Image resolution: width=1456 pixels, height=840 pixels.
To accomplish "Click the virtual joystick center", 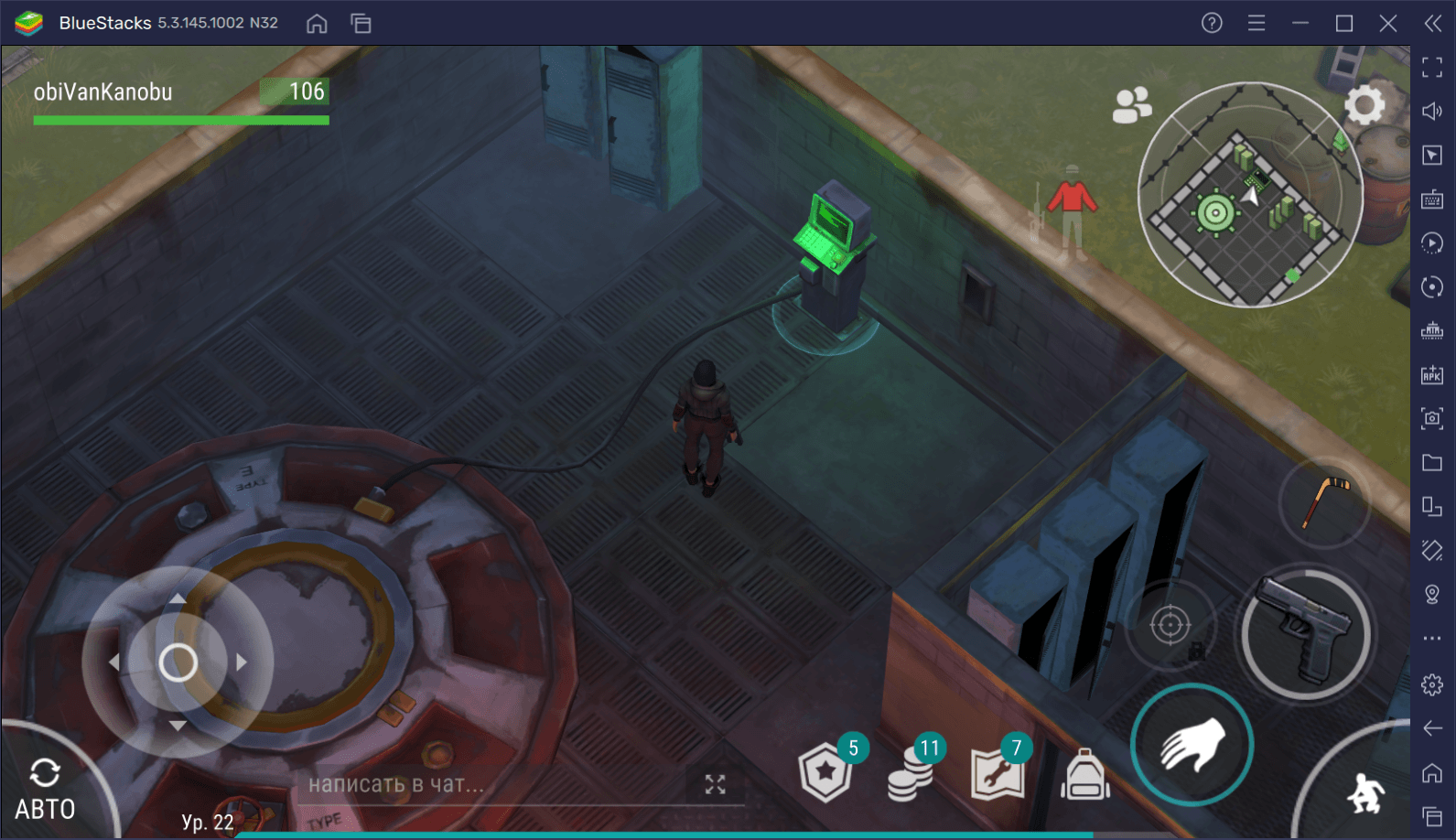I will pyautogui.click(x=178, y=662).
